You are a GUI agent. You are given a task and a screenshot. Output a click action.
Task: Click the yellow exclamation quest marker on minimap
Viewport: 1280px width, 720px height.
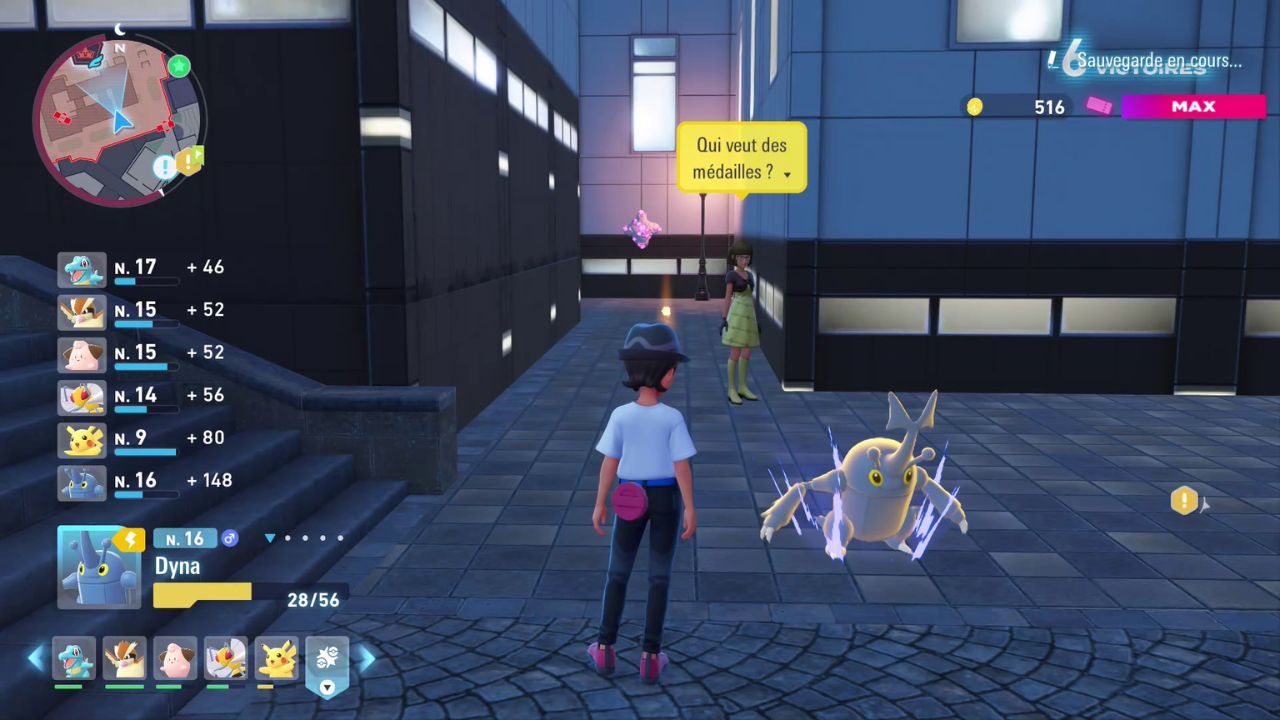tap(189, 161)
